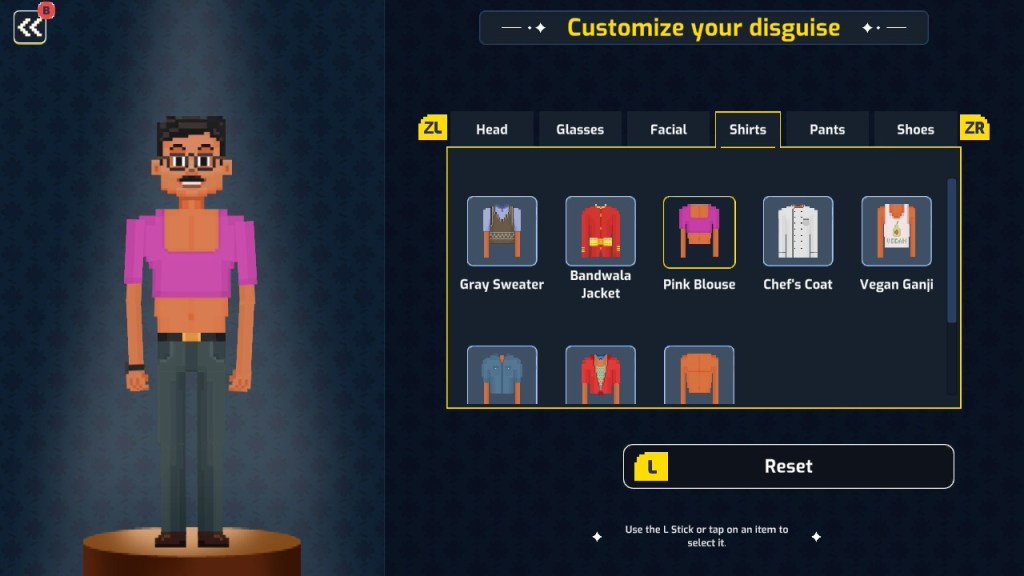Switch to the Pants tab
The width and height of the screenshot is (1024, 576).
point(827,129)
